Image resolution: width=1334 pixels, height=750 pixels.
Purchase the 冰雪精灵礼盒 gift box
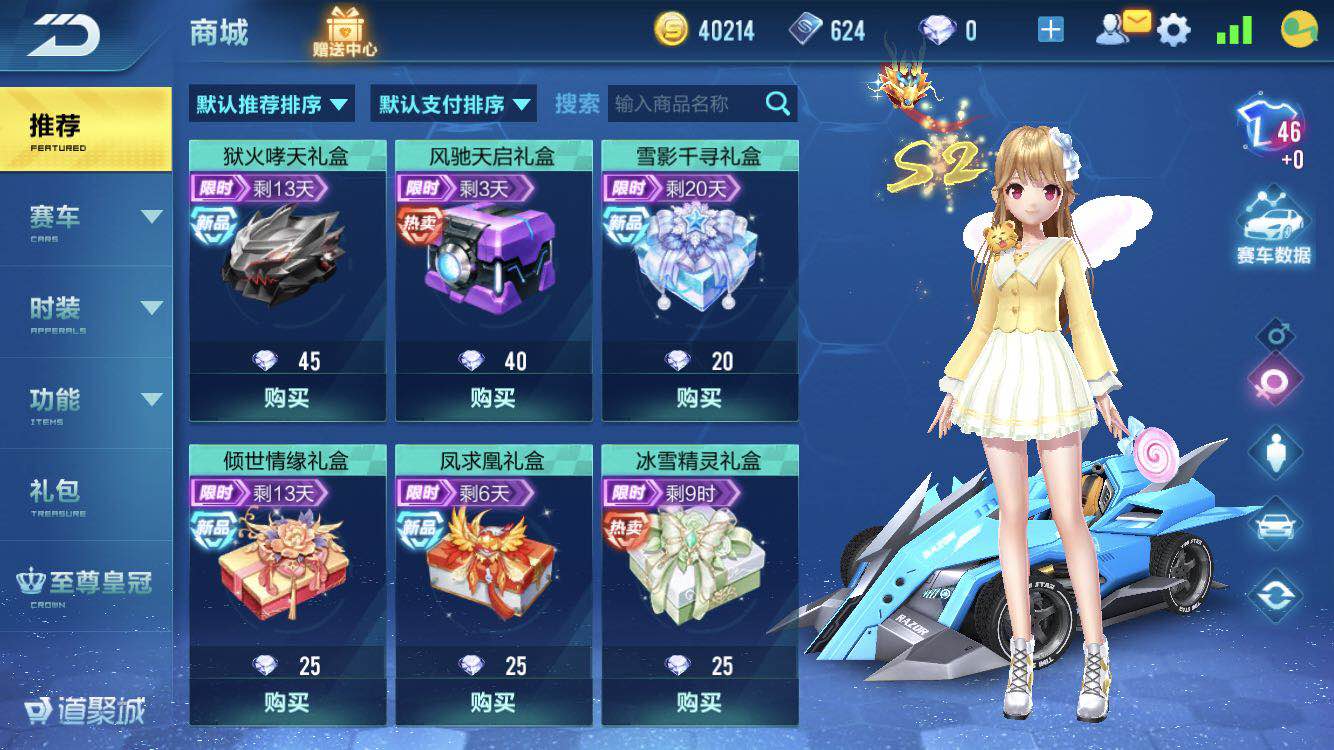[x=699, y=703]
